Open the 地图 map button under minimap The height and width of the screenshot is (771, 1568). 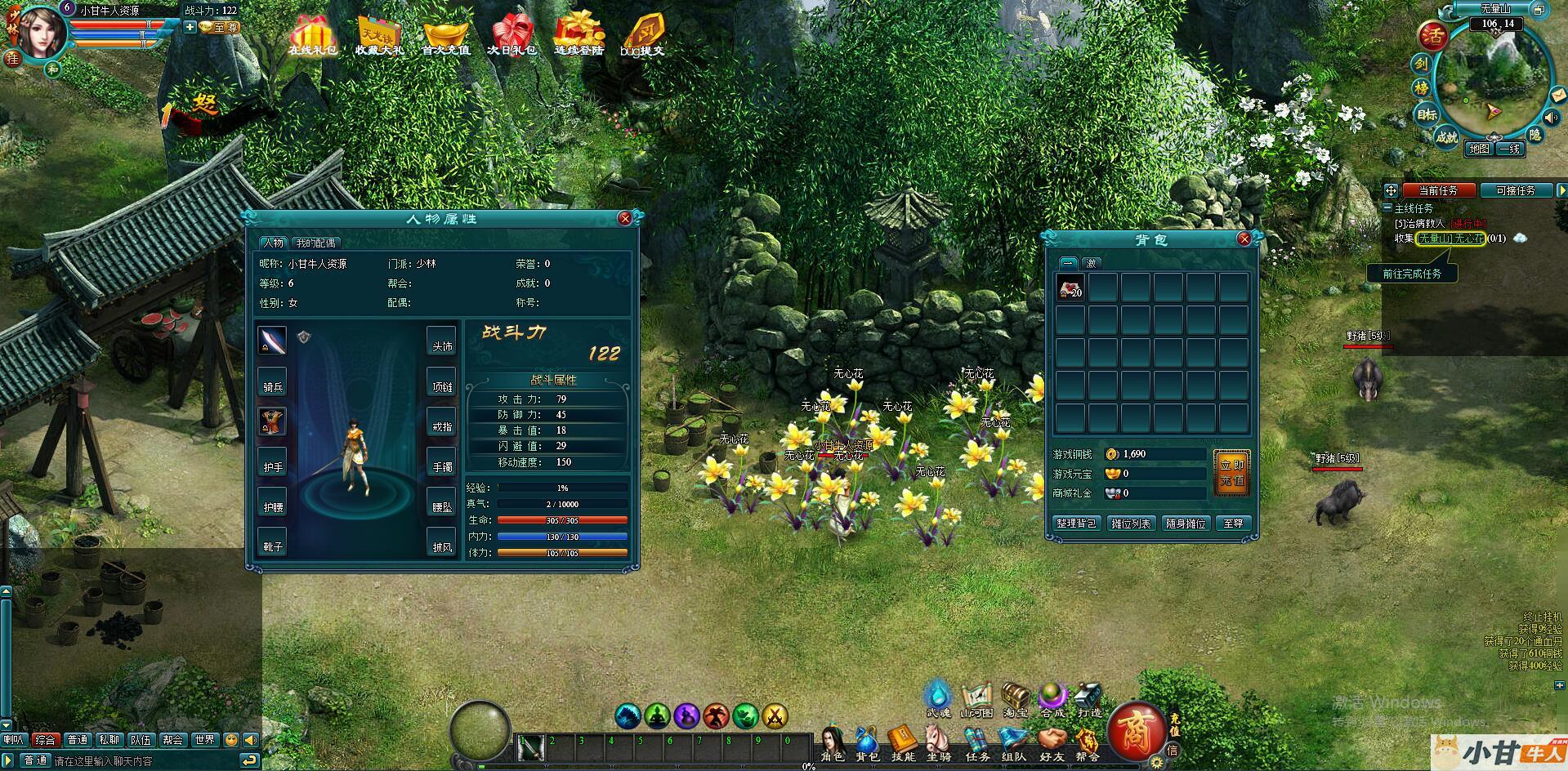(1479, 149)
